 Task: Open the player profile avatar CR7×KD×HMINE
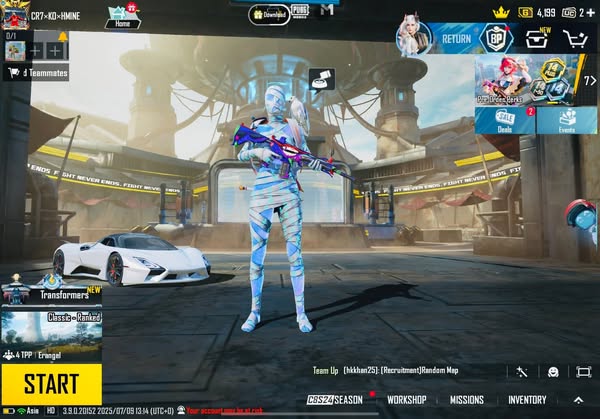15,15
